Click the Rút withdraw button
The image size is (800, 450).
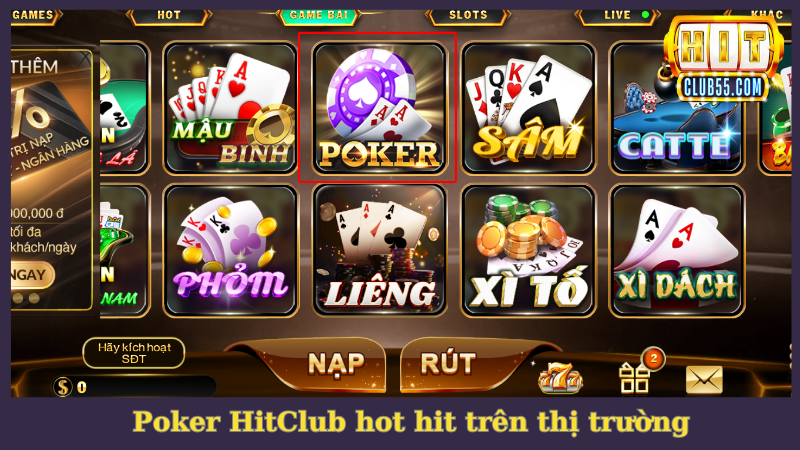(448, 362)
